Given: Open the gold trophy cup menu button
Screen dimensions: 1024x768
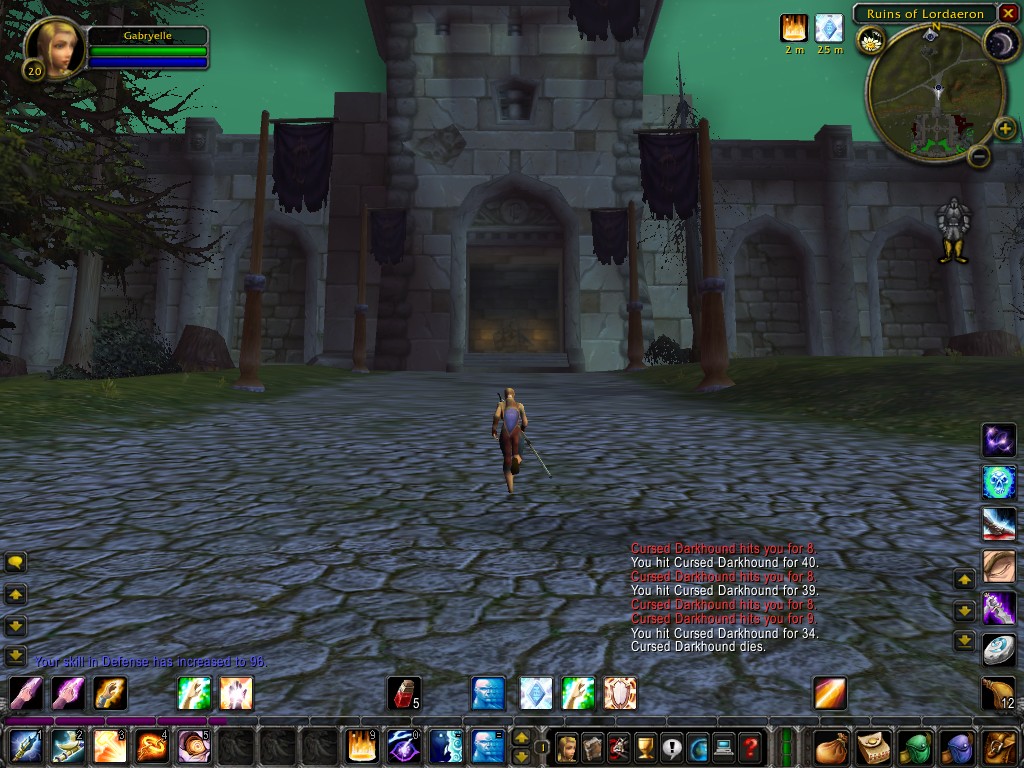Looking at the screenshot, I should pos(645,747).
